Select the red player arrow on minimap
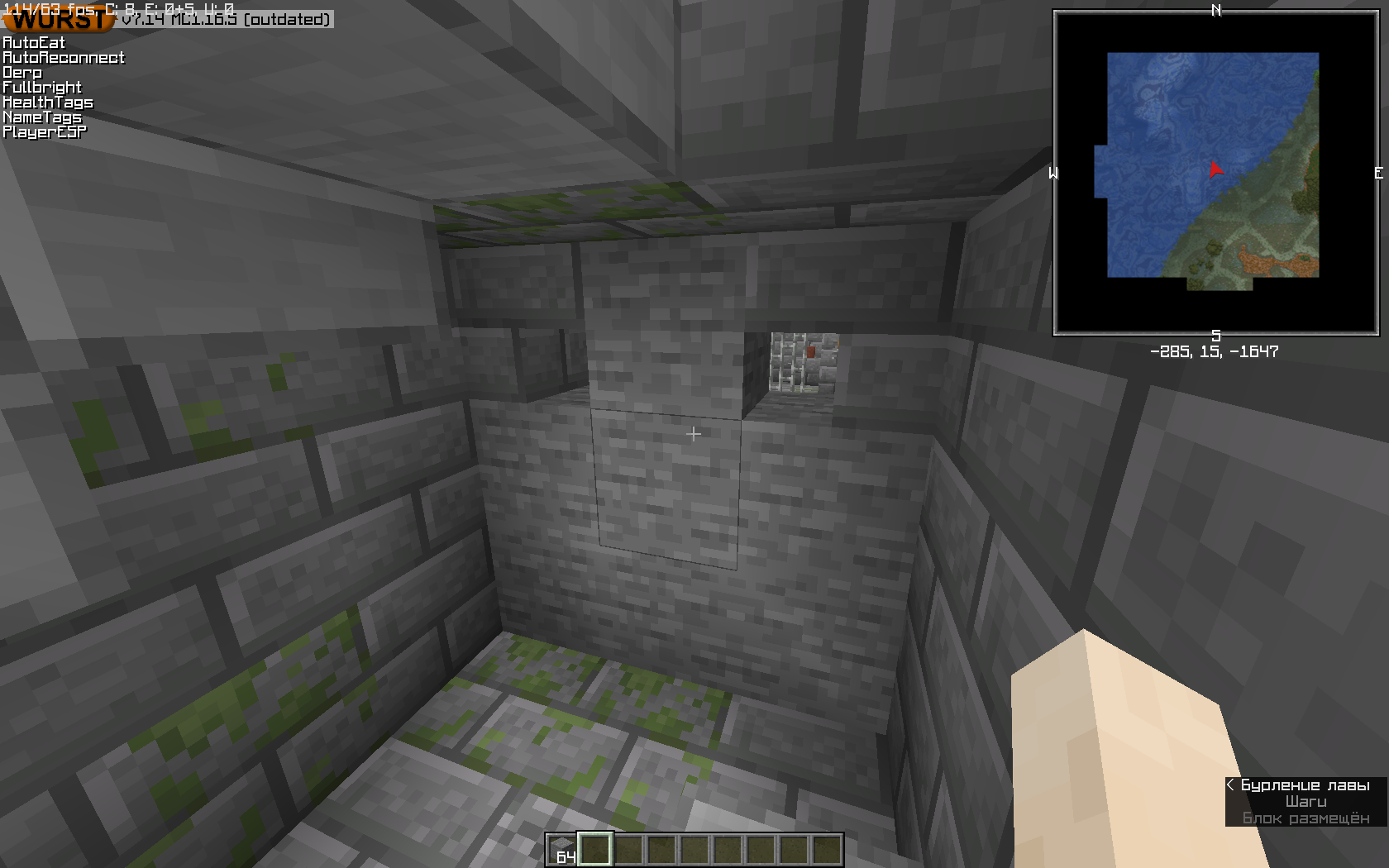The image size is (1389, 868). [1215, 171]
